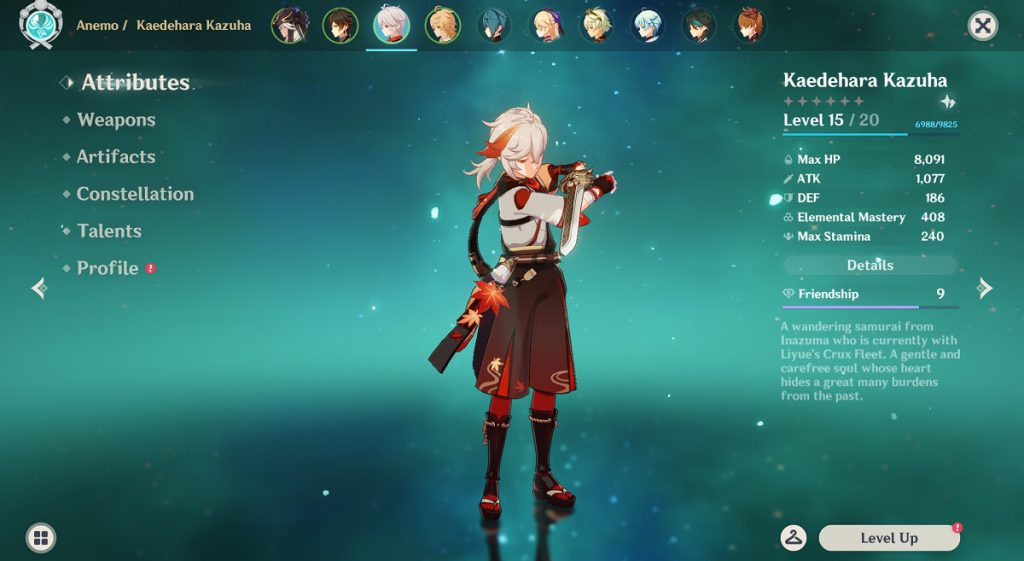The height and width of the screenshot is (561, 1024).
Task: Pick the orange-haired Tartaglia portrait
Action: [x=751, y=26]
